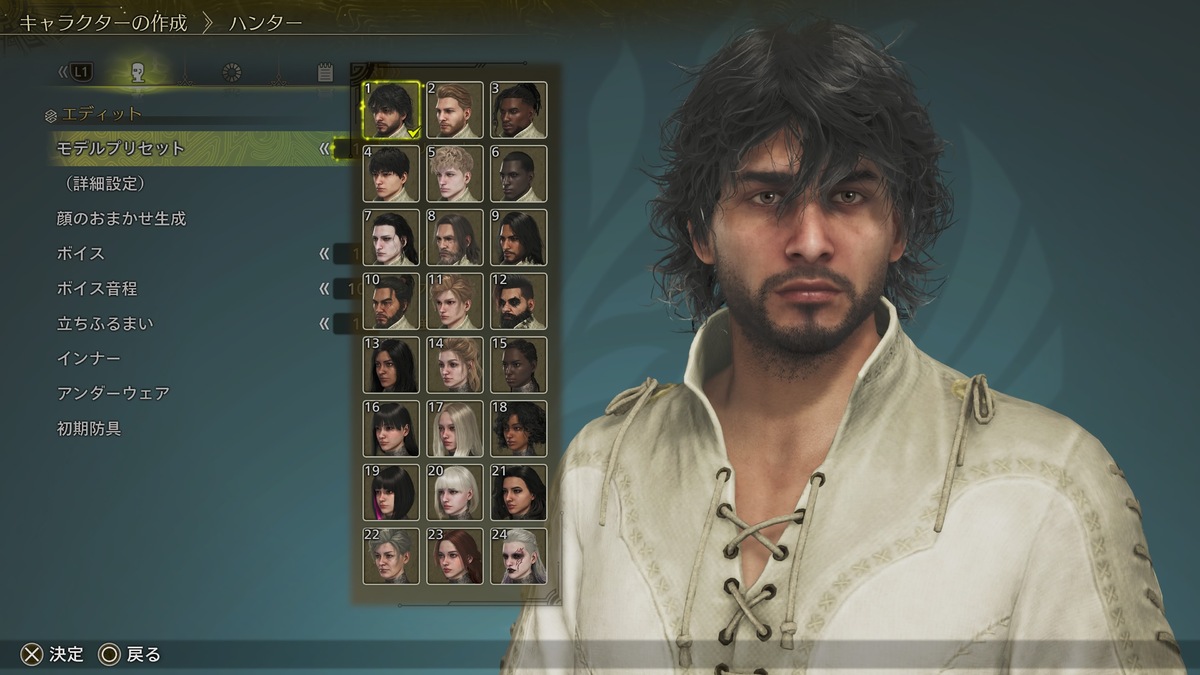The height and width of the screenshot is (675, 1200).
Task: Switch to the circular emblem tab
Action: [x=232, y=72]
